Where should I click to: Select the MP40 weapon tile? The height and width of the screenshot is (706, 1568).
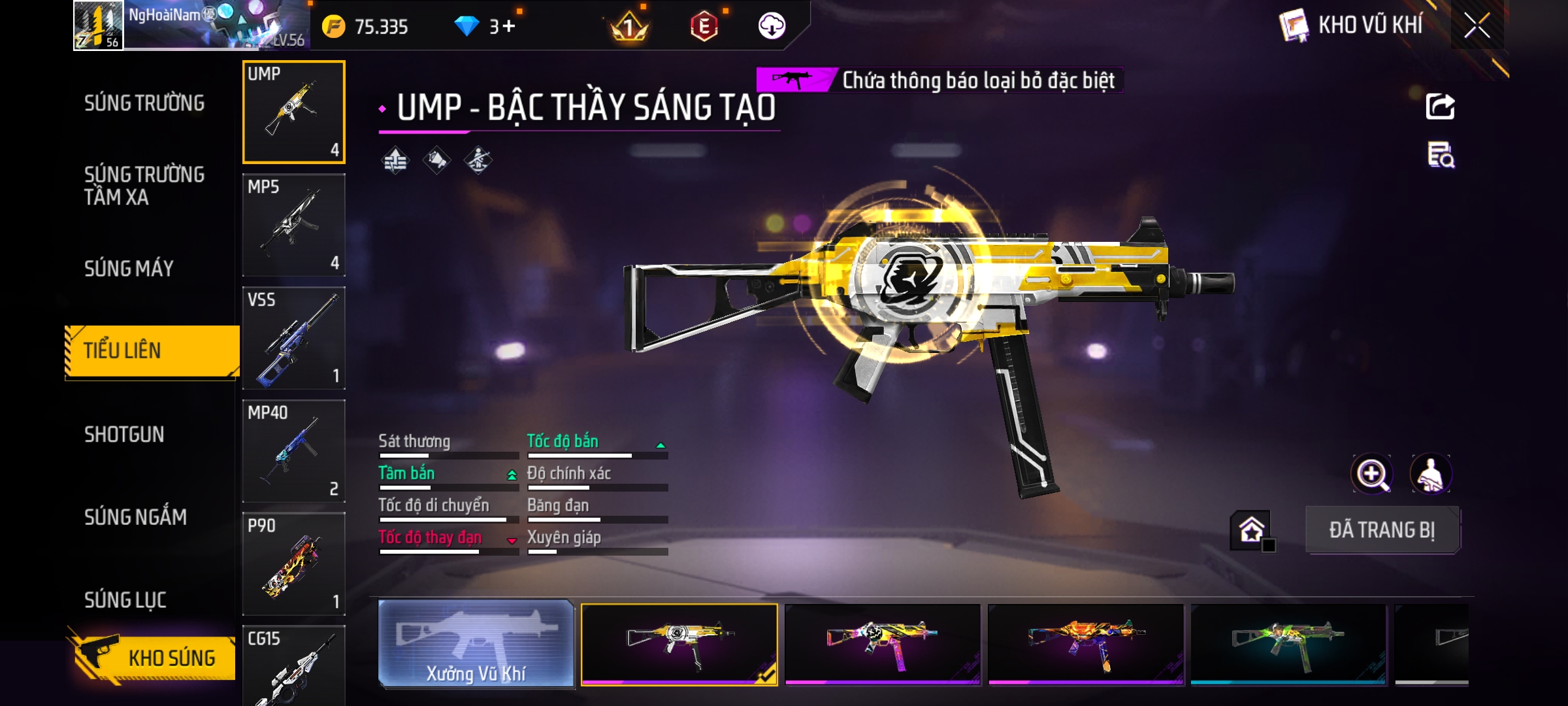tap(294, 451)
